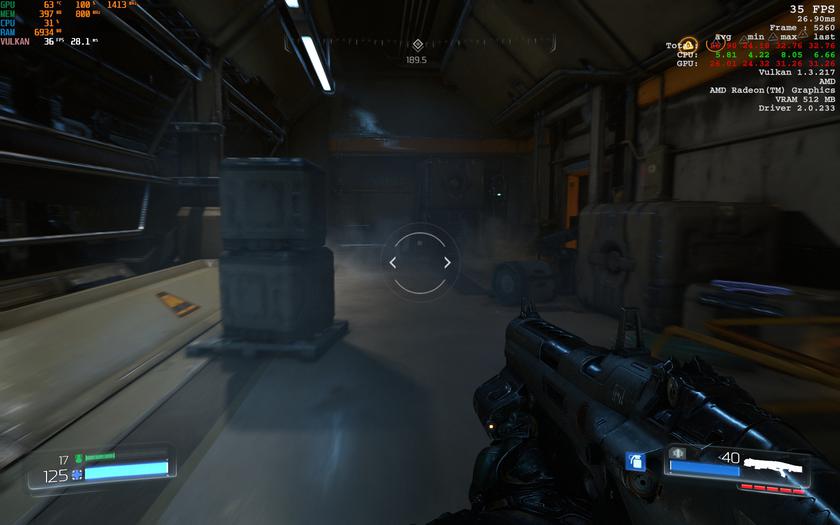Select the shotgun weapon icon
This screenshot has width=840, height=525.
tap(777, 466)
